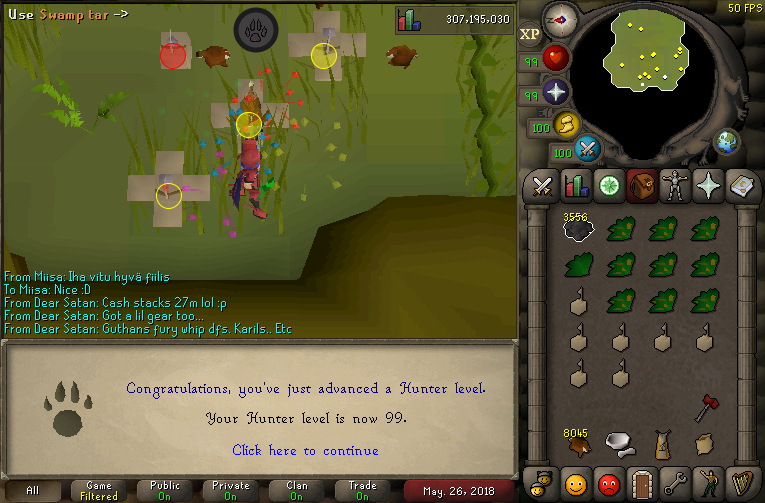Select the swamp tar stack of 3556

pos(578,230)
